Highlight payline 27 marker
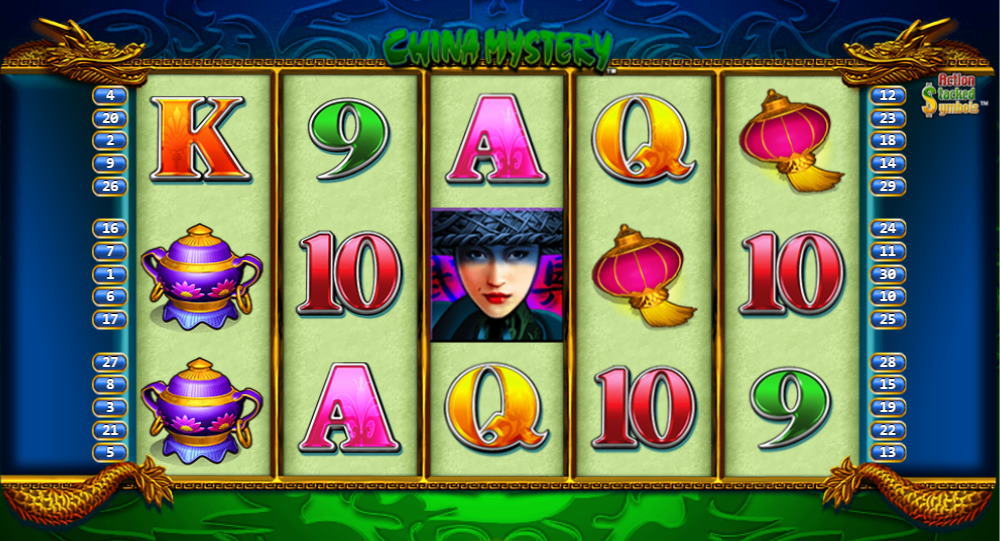The image size is (1000, 541). [109, 362]
